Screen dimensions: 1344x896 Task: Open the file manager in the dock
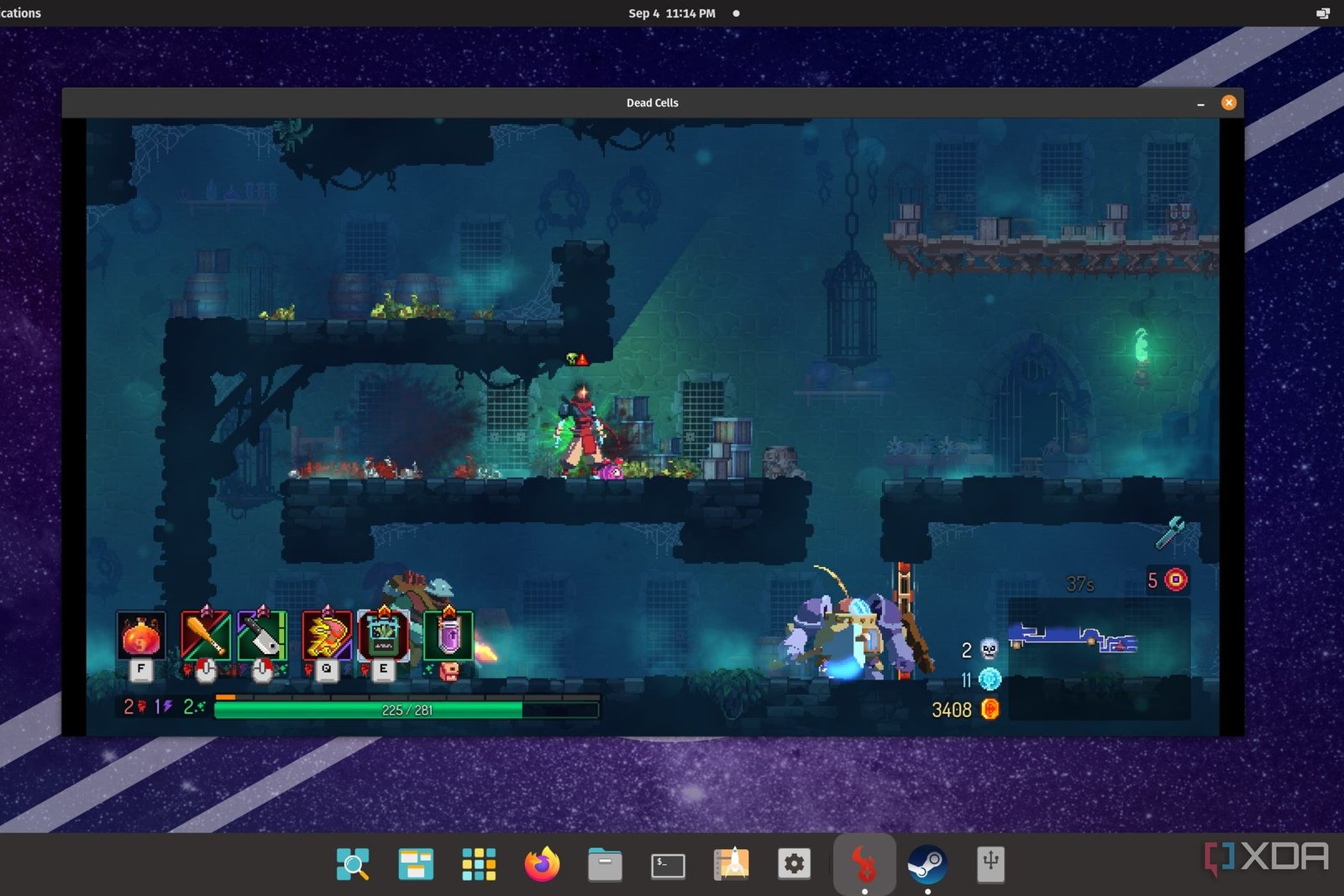tap(606, 863)
